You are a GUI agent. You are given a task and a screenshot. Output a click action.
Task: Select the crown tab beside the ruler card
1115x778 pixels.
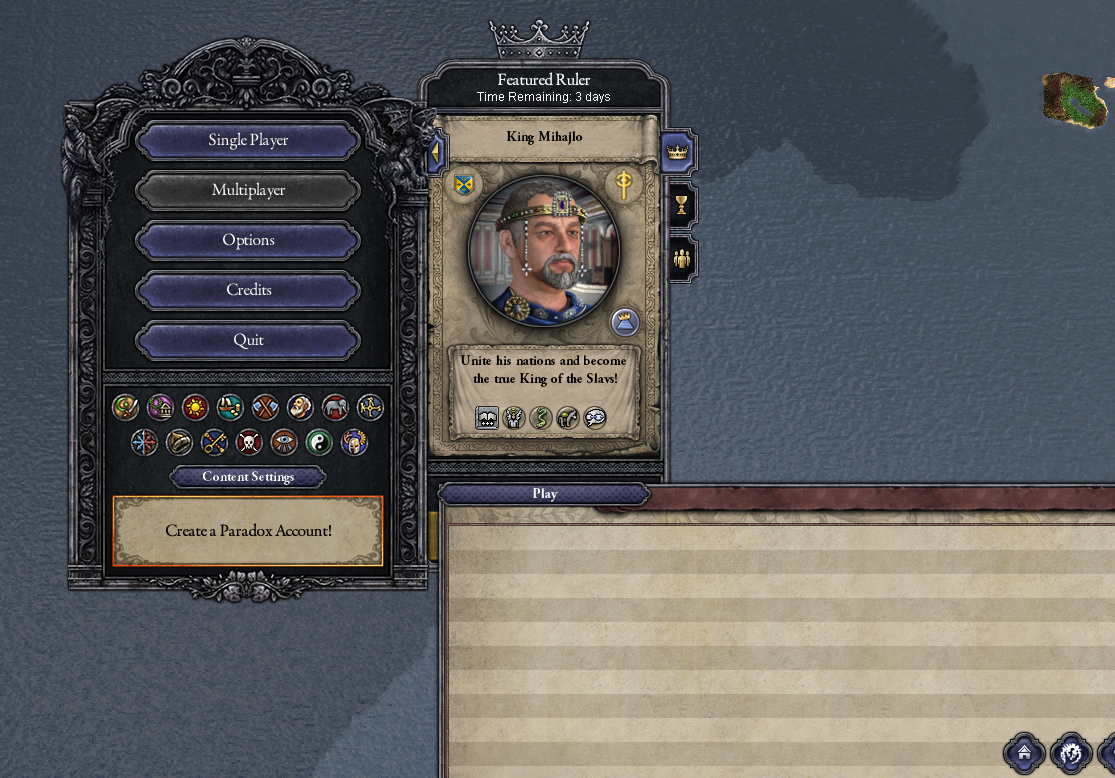[x=679, y=153]
